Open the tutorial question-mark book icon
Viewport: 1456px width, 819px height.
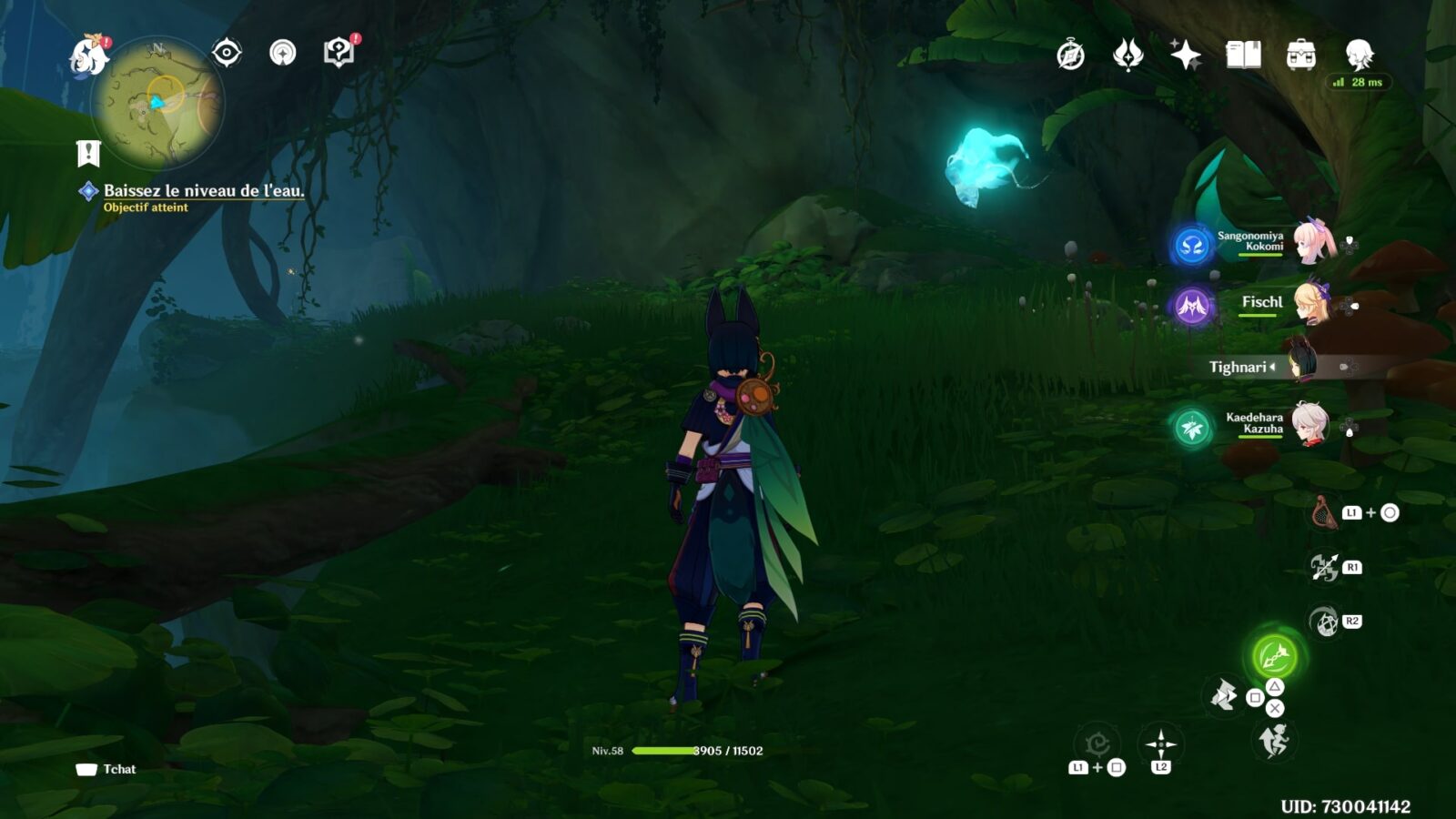[x=339, y=53]
